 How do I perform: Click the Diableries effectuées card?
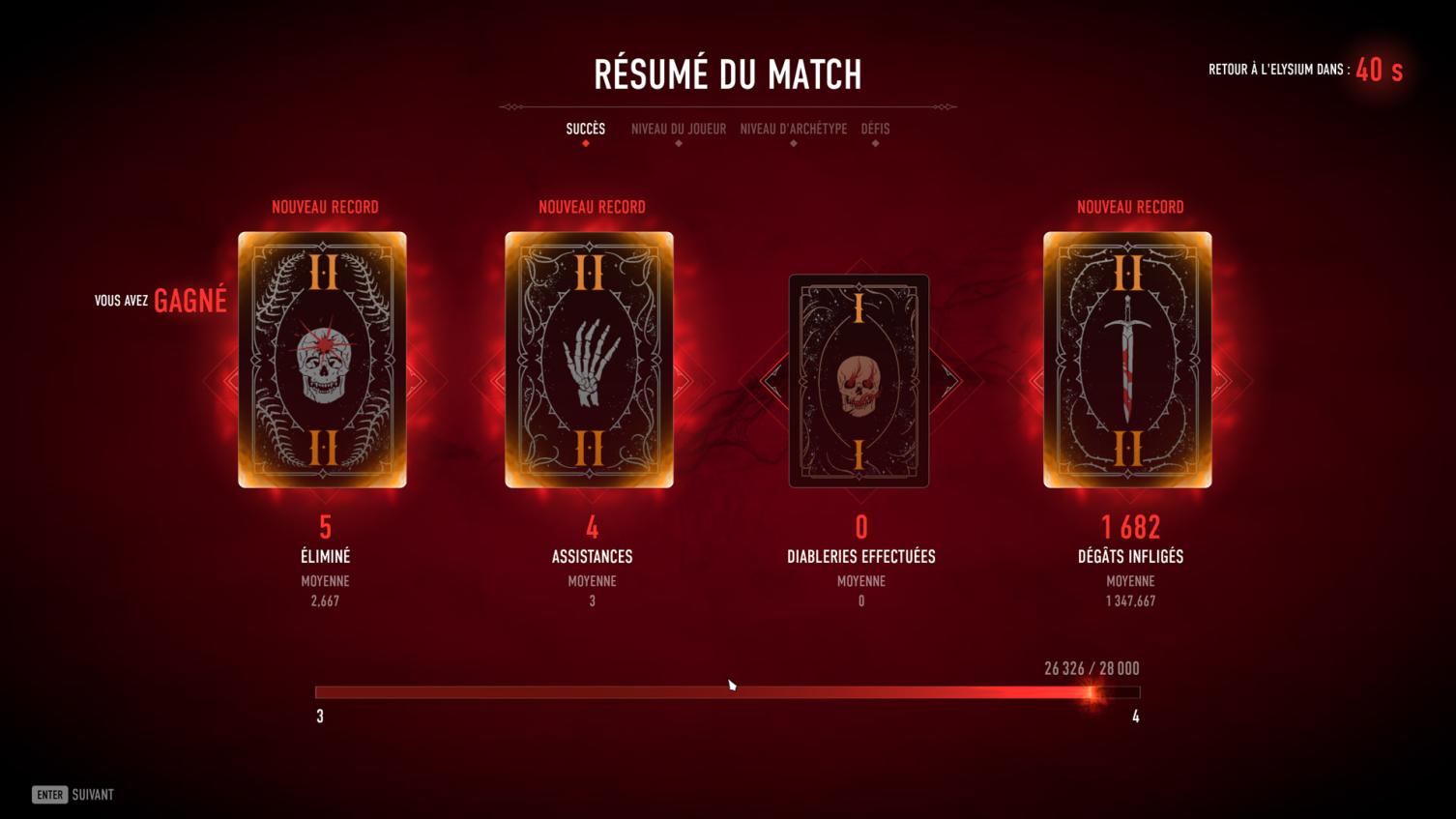pyautogui.click(x=859, y=380)
